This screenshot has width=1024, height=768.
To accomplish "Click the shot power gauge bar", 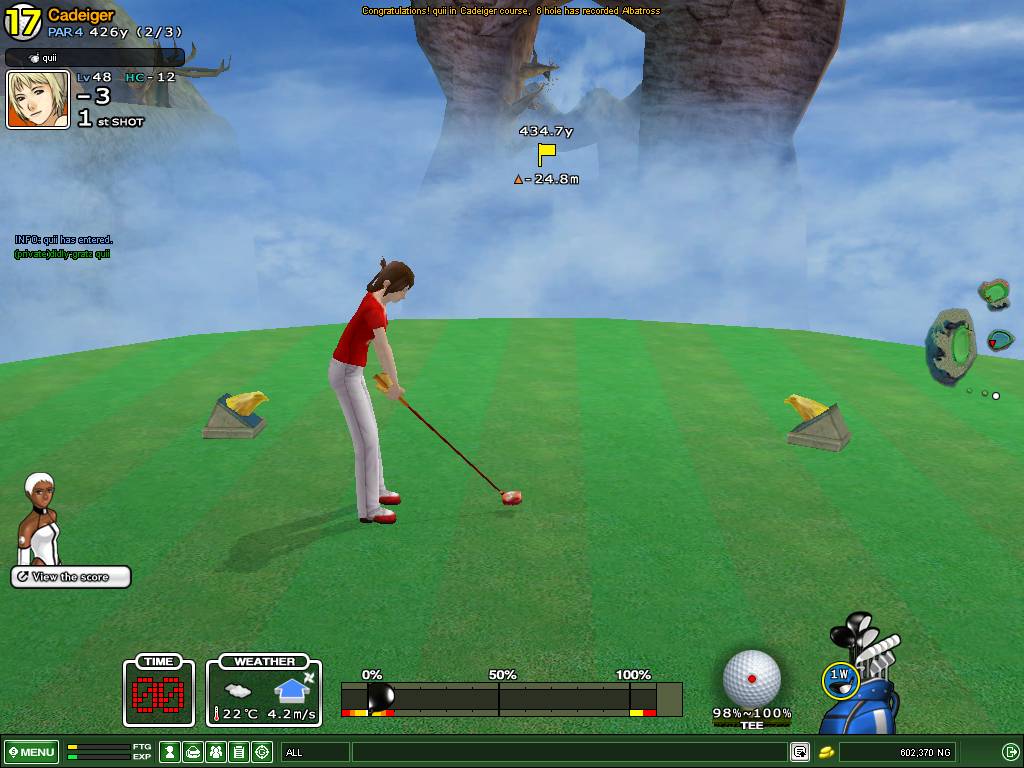I will coord(510,698).
